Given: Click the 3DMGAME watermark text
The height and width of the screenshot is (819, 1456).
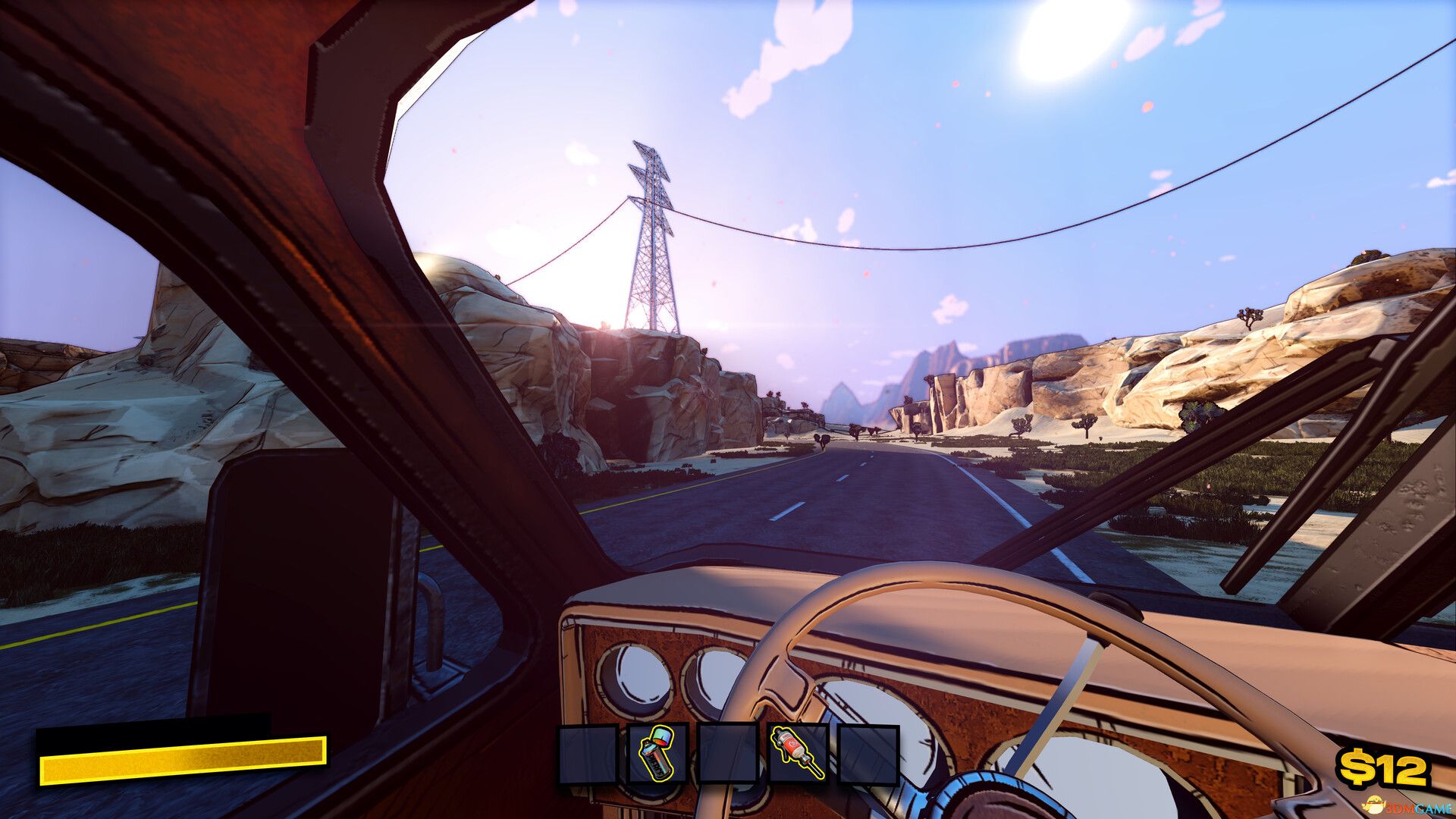Looking at the screenshot, I should (1414, 808).
